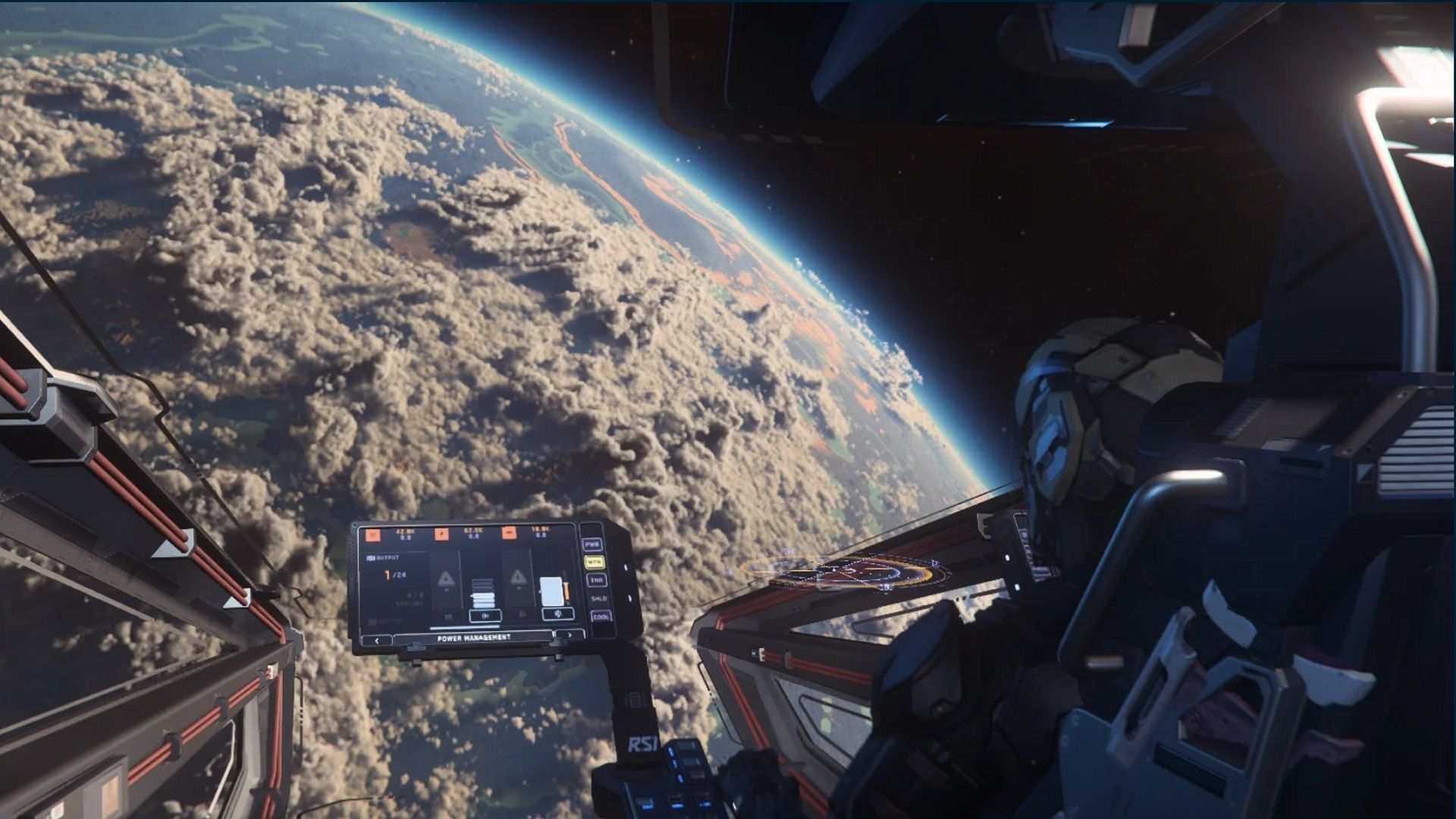Image resolution: width=1456 pixels, height=819 pixels.
Task: Click the shield icon under the rightmost power column
Action: point(557,614)
